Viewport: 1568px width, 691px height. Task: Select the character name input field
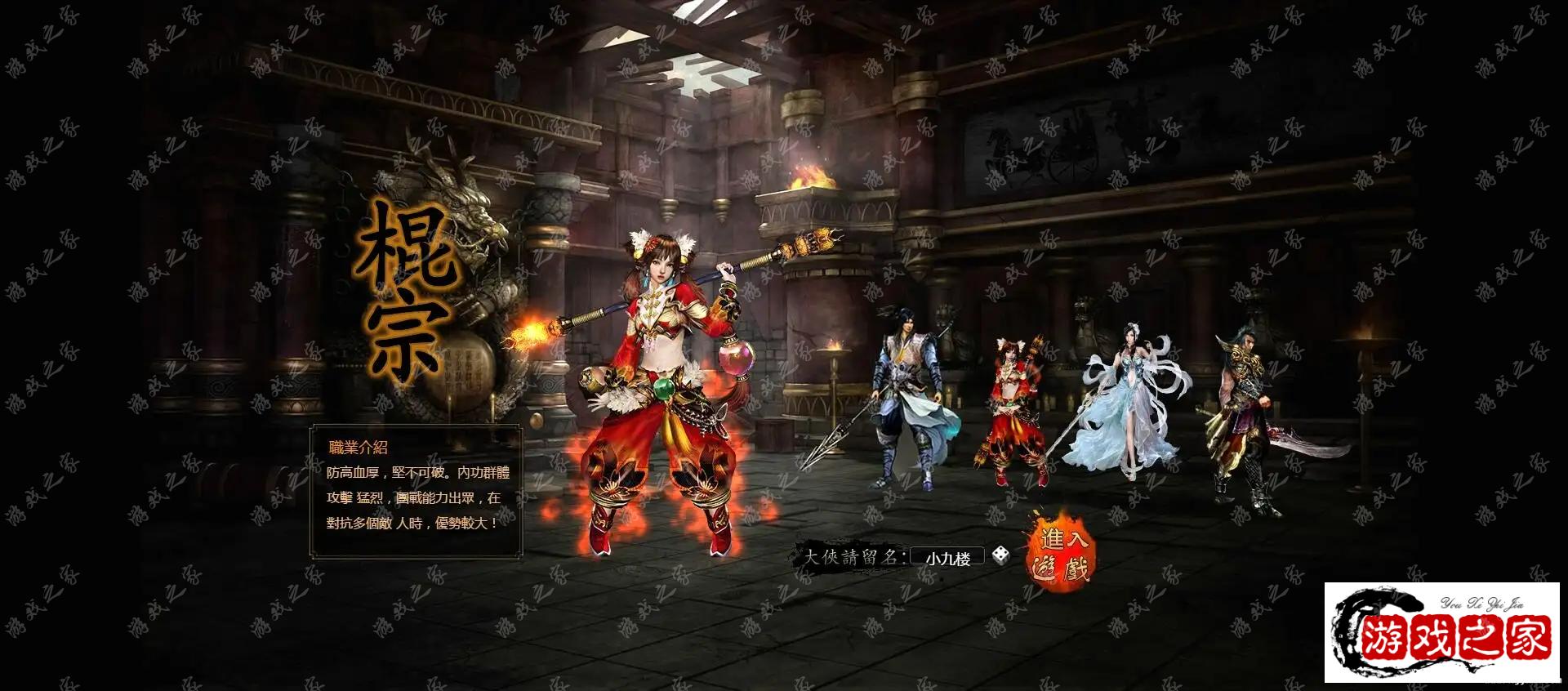(x=947, y=558)
